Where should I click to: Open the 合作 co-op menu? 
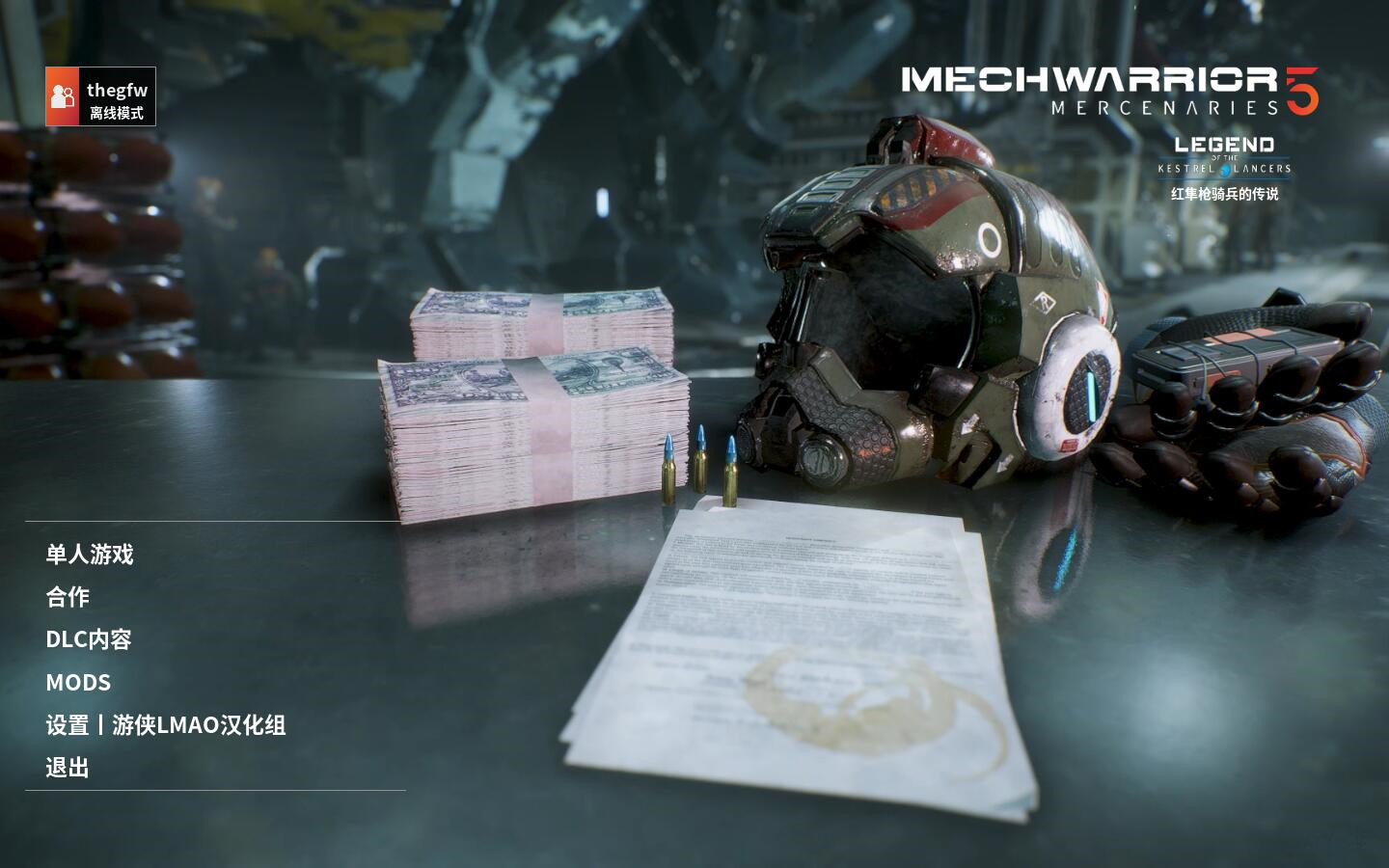pos(68,597)
